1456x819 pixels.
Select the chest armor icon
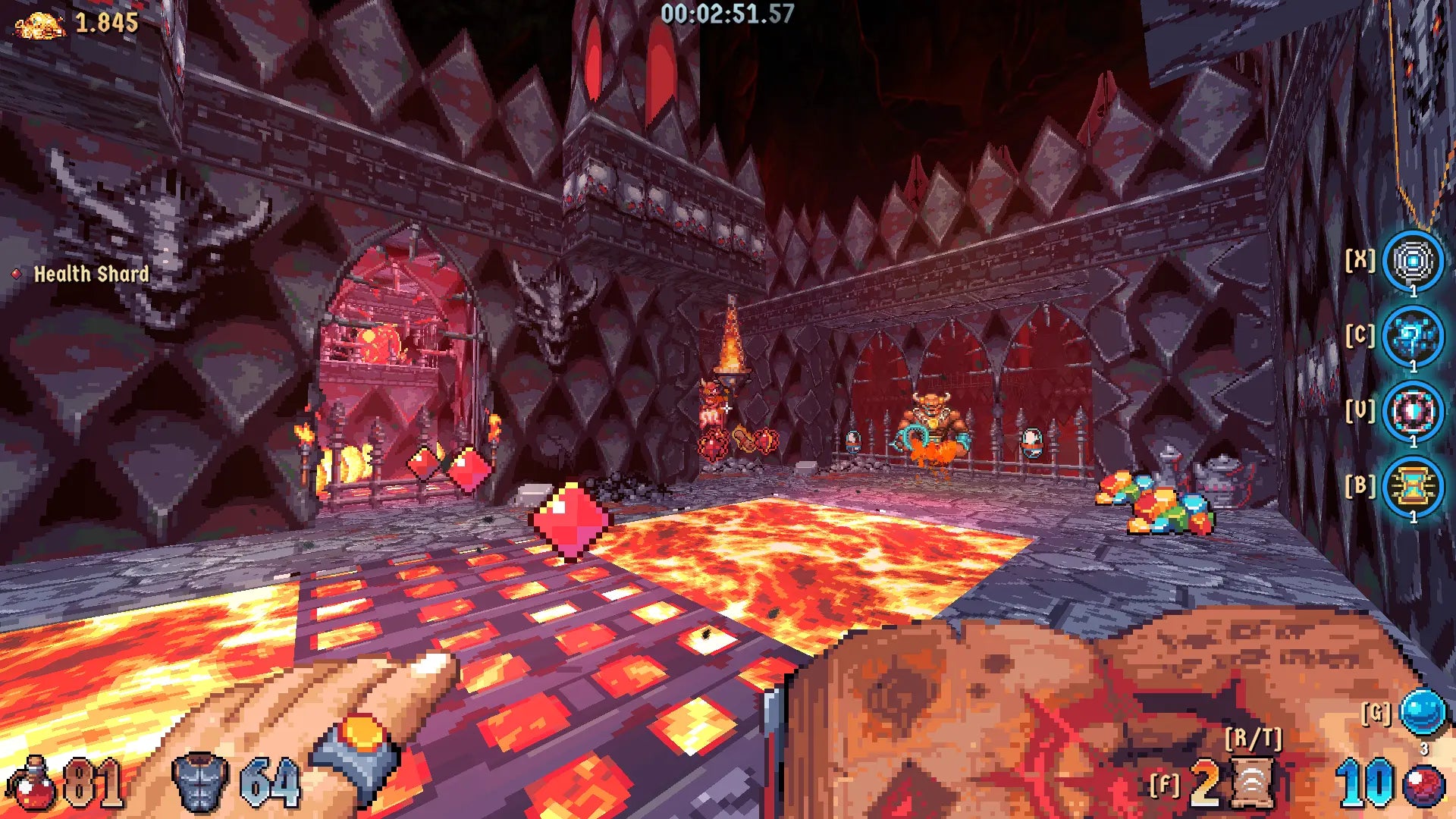click(x=200, y=783)
